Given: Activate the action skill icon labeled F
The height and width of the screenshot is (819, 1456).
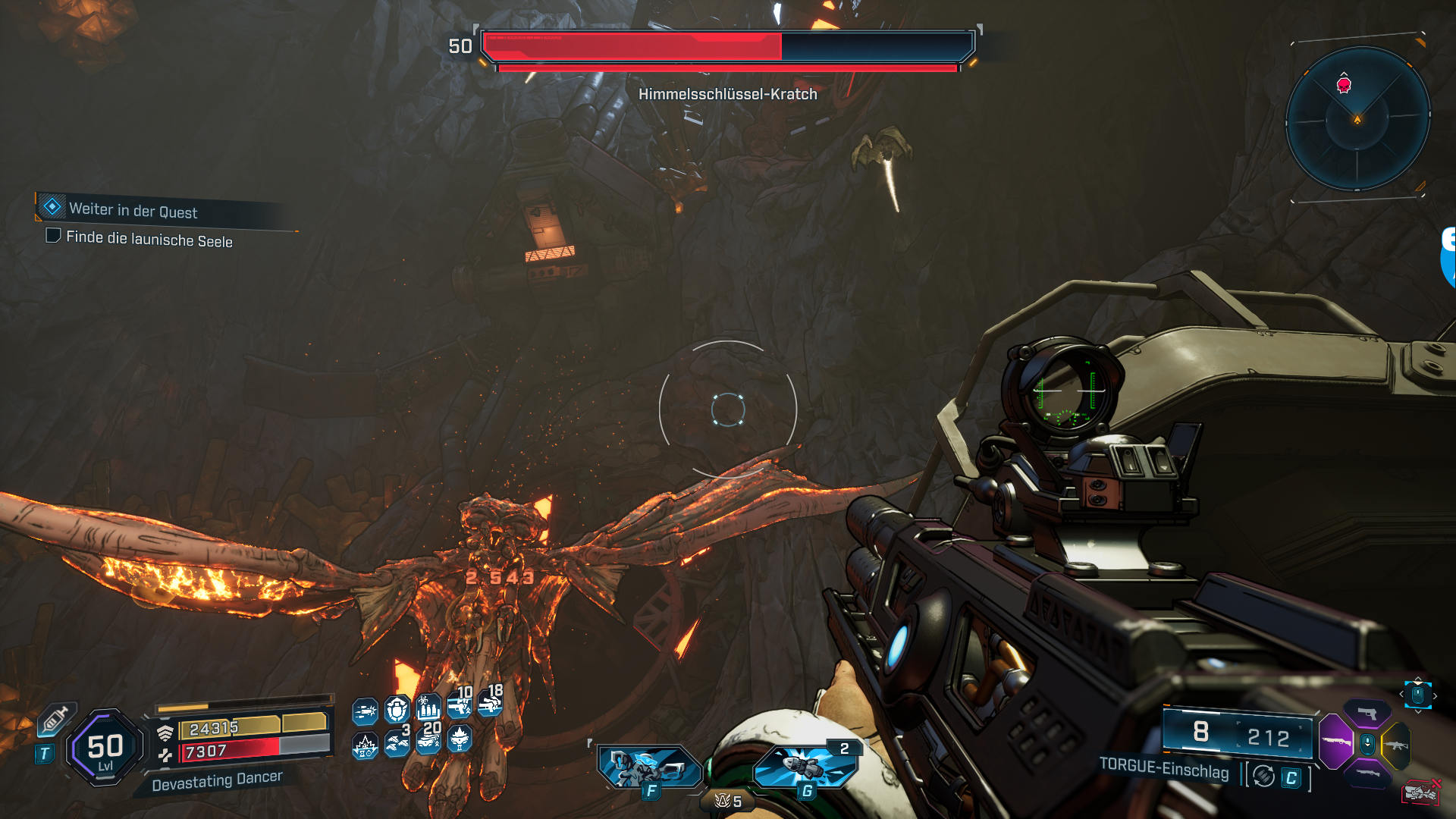Looking at the screenshot, I should click(x=650, y=767).
